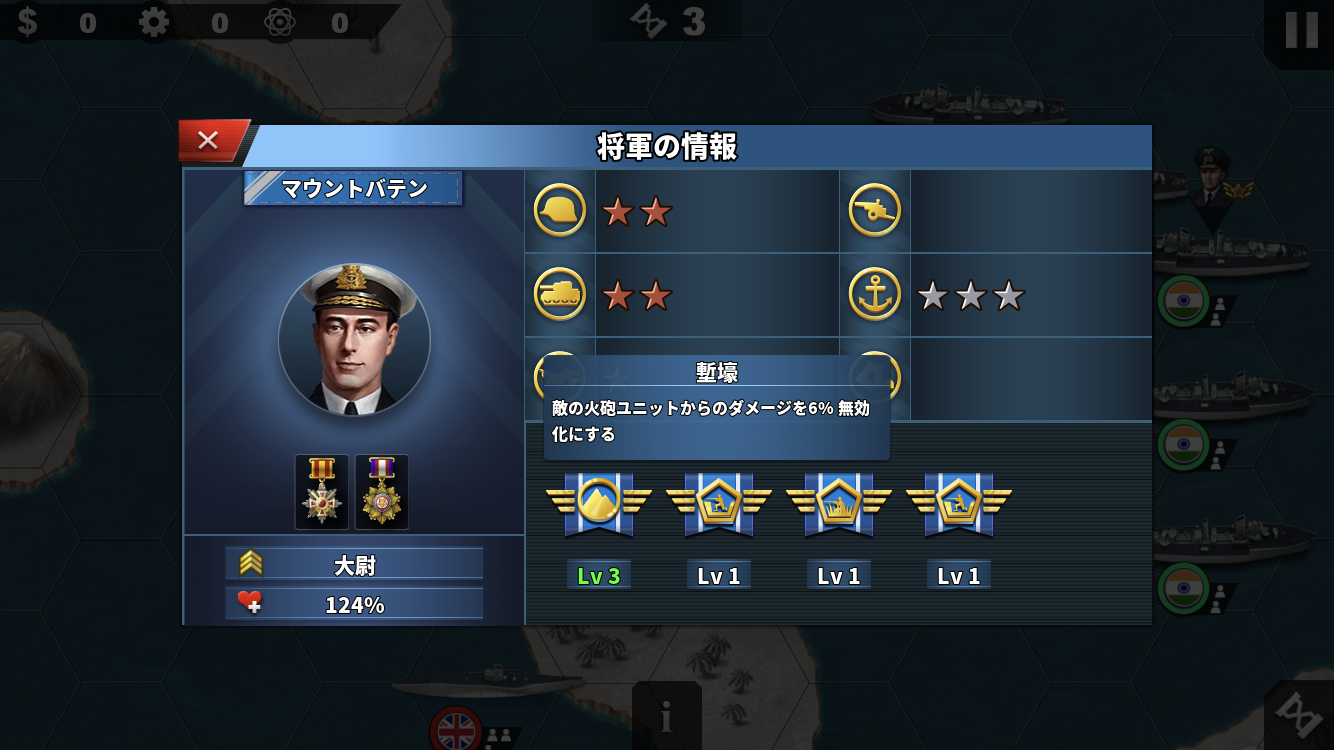This screenshot has height=750, width=1334.
Task: Click the navy anchor stat icon
Action: [x=875, y=295]
